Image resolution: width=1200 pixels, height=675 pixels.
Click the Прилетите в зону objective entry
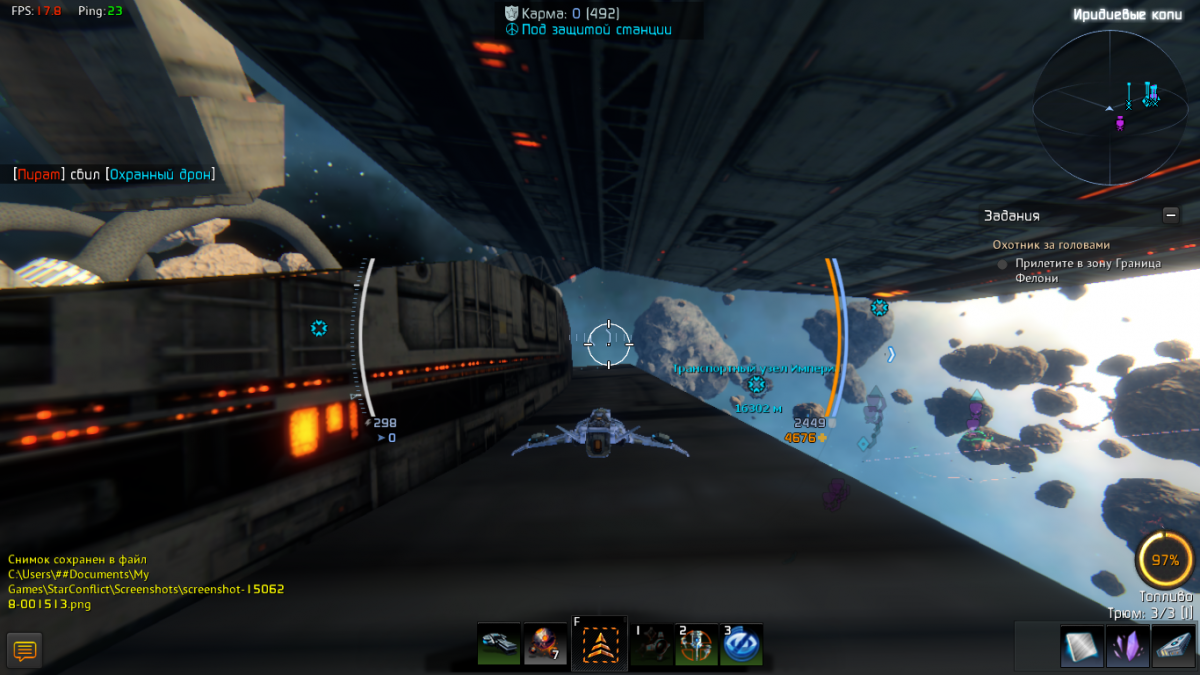click(1086, 270)
